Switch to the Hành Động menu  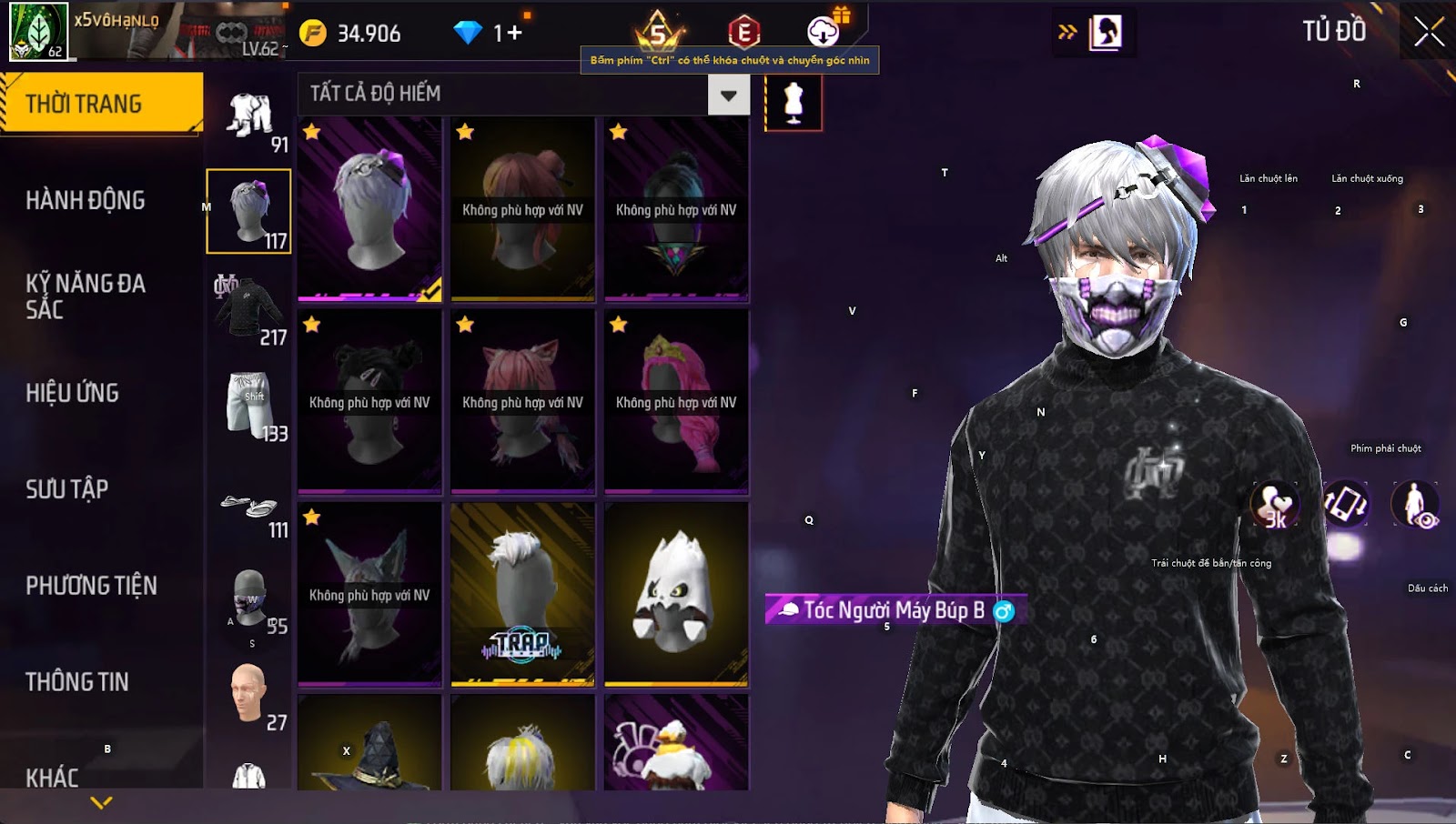coord(86,200)
